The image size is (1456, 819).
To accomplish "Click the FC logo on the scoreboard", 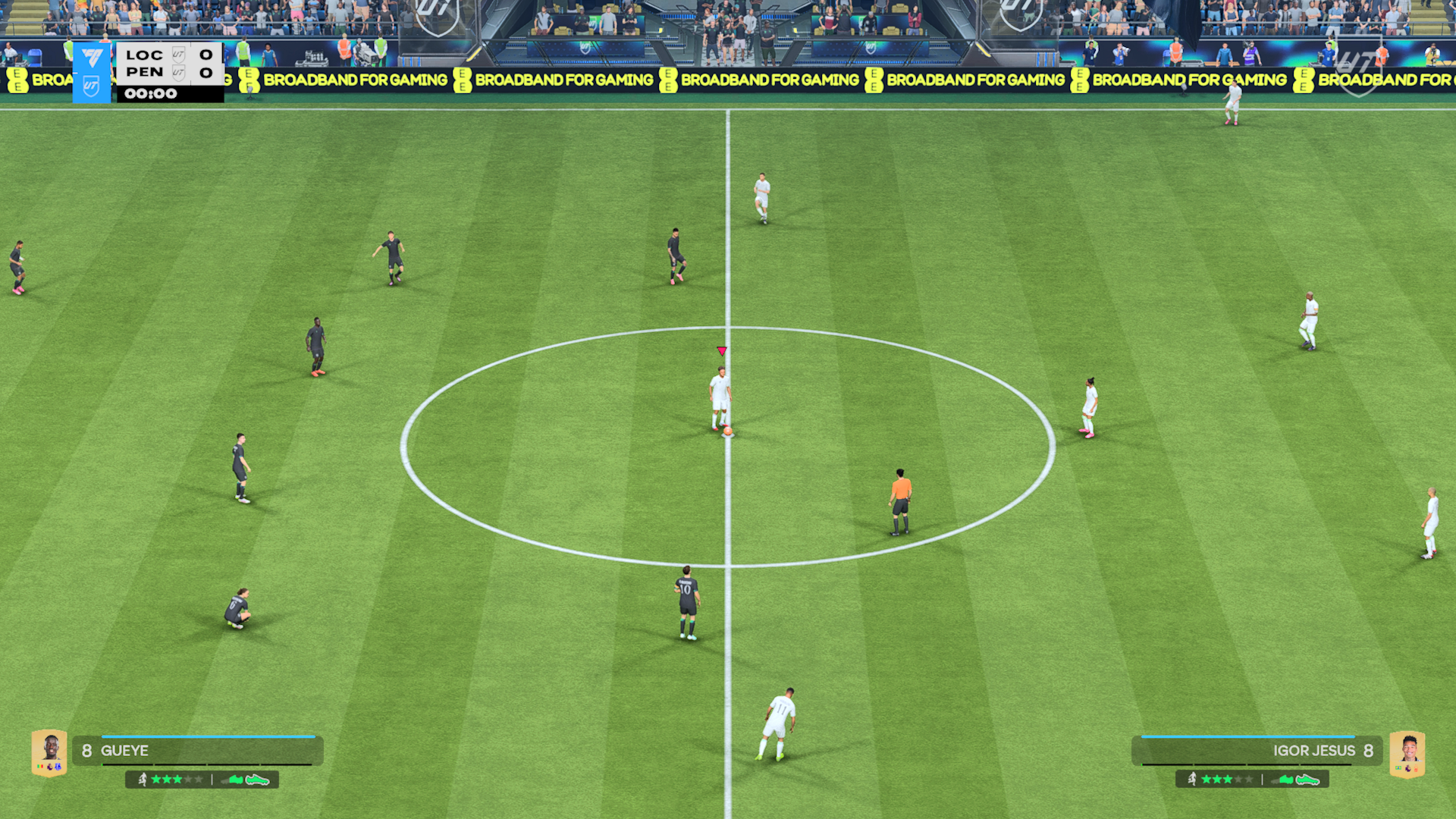I will [x=93, y=57].
